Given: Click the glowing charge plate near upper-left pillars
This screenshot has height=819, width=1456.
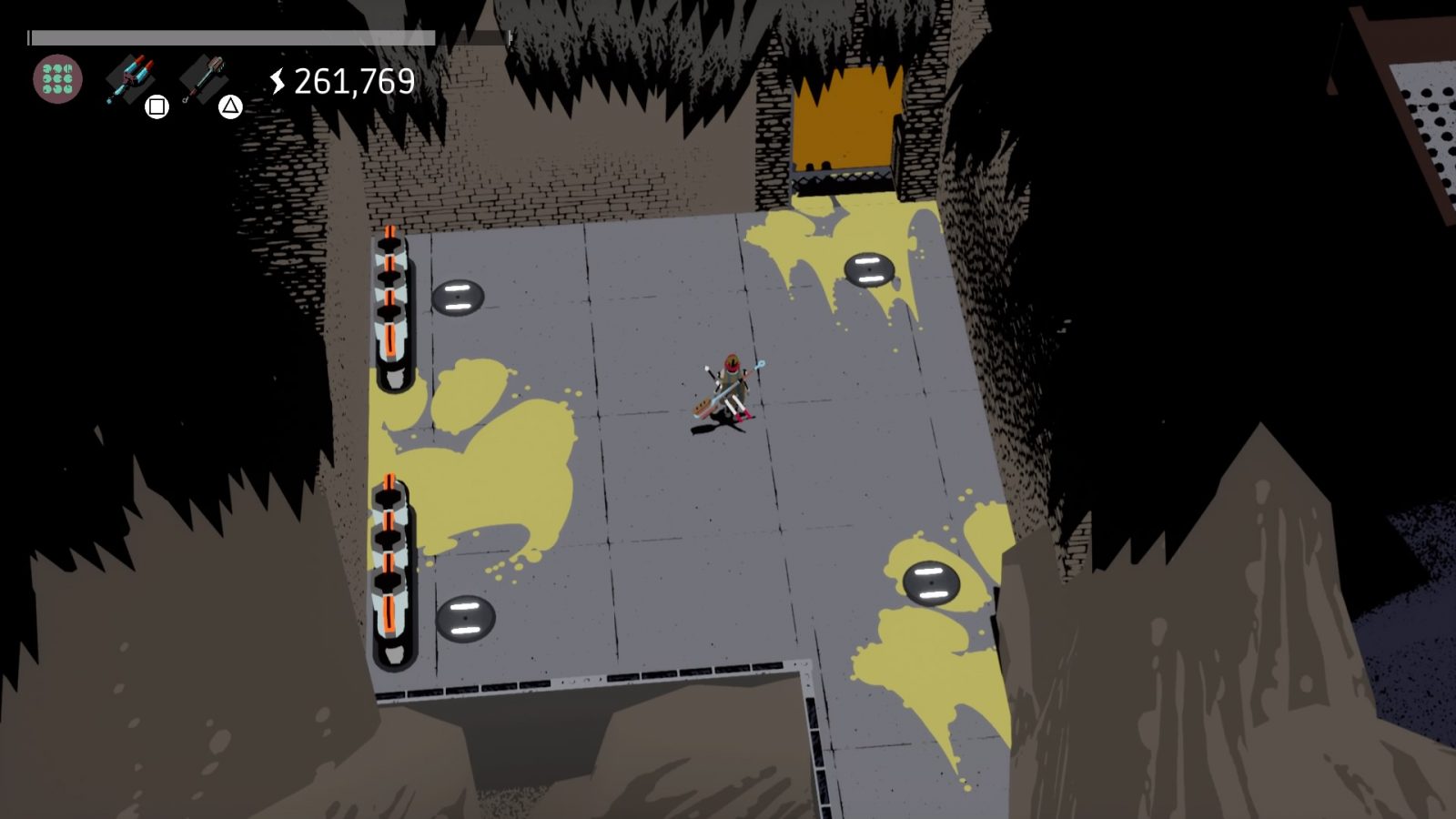Looking at the screenshot, I should [x=460, y=294].
